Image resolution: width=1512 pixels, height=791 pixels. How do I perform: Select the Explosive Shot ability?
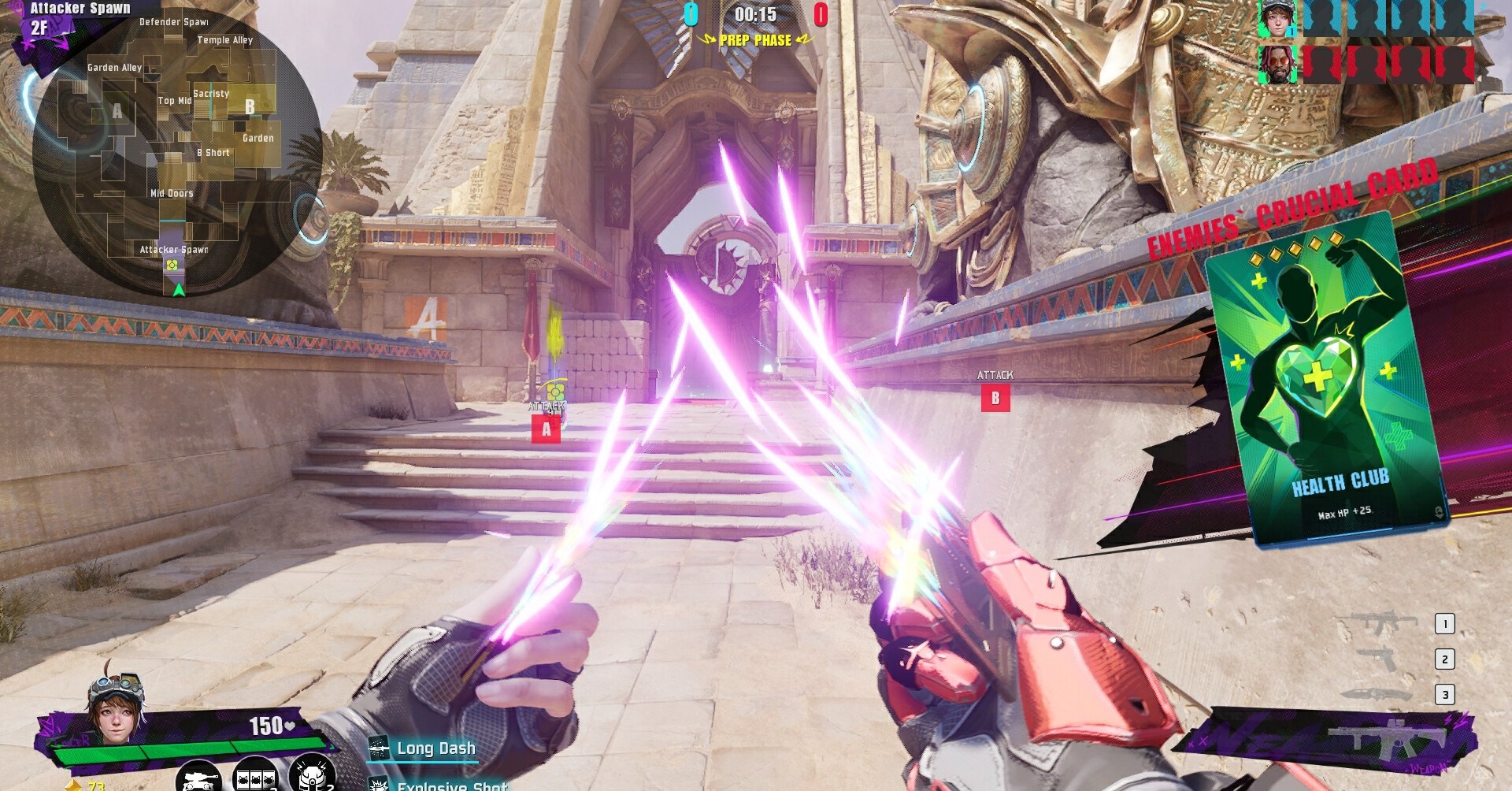click(451, 785)
